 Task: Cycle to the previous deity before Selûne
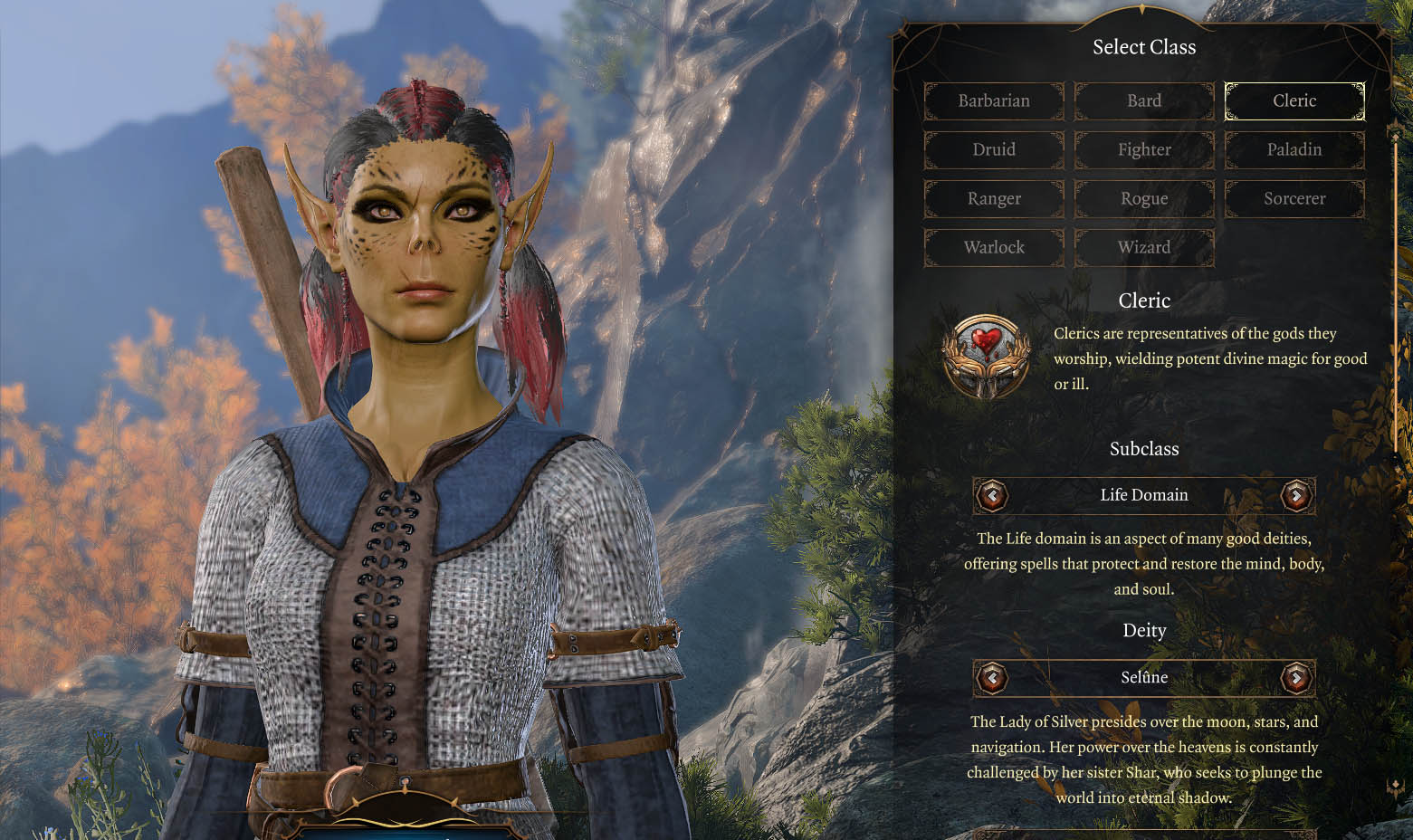(x=993, y=677)
